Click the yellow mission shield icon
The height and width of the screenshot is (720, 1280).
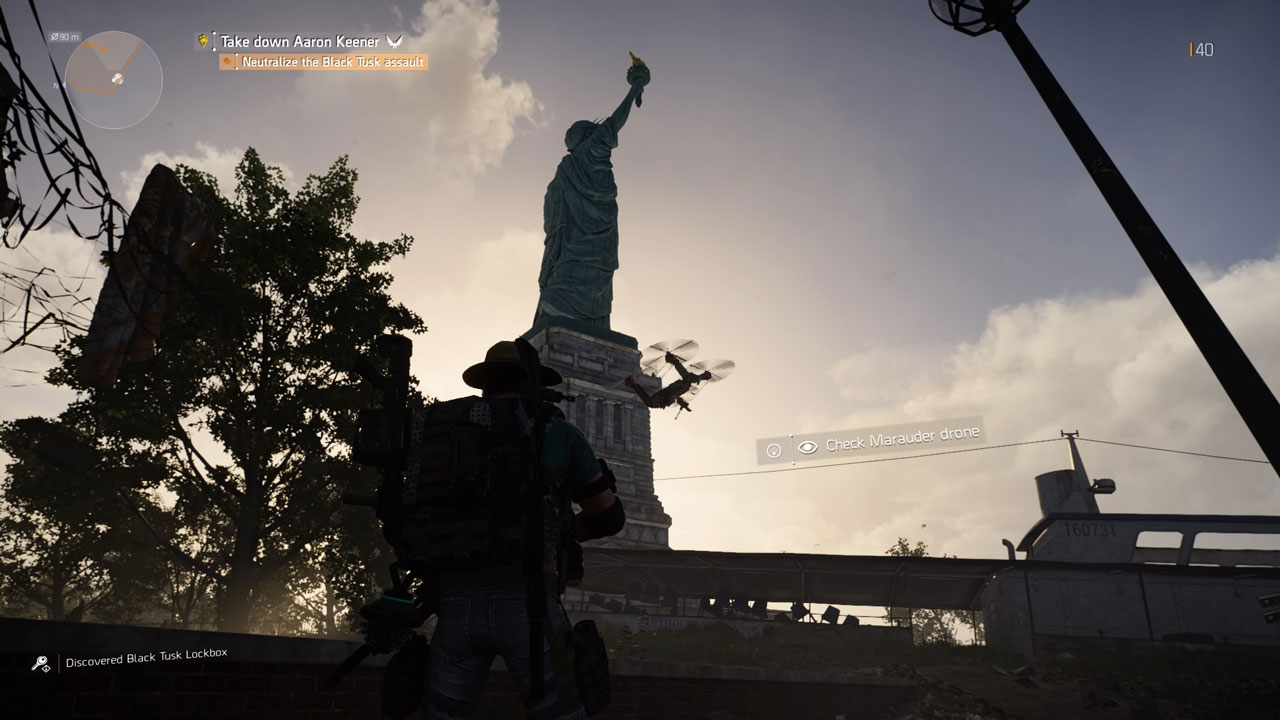pyautogui.click(x=202, y=42)
